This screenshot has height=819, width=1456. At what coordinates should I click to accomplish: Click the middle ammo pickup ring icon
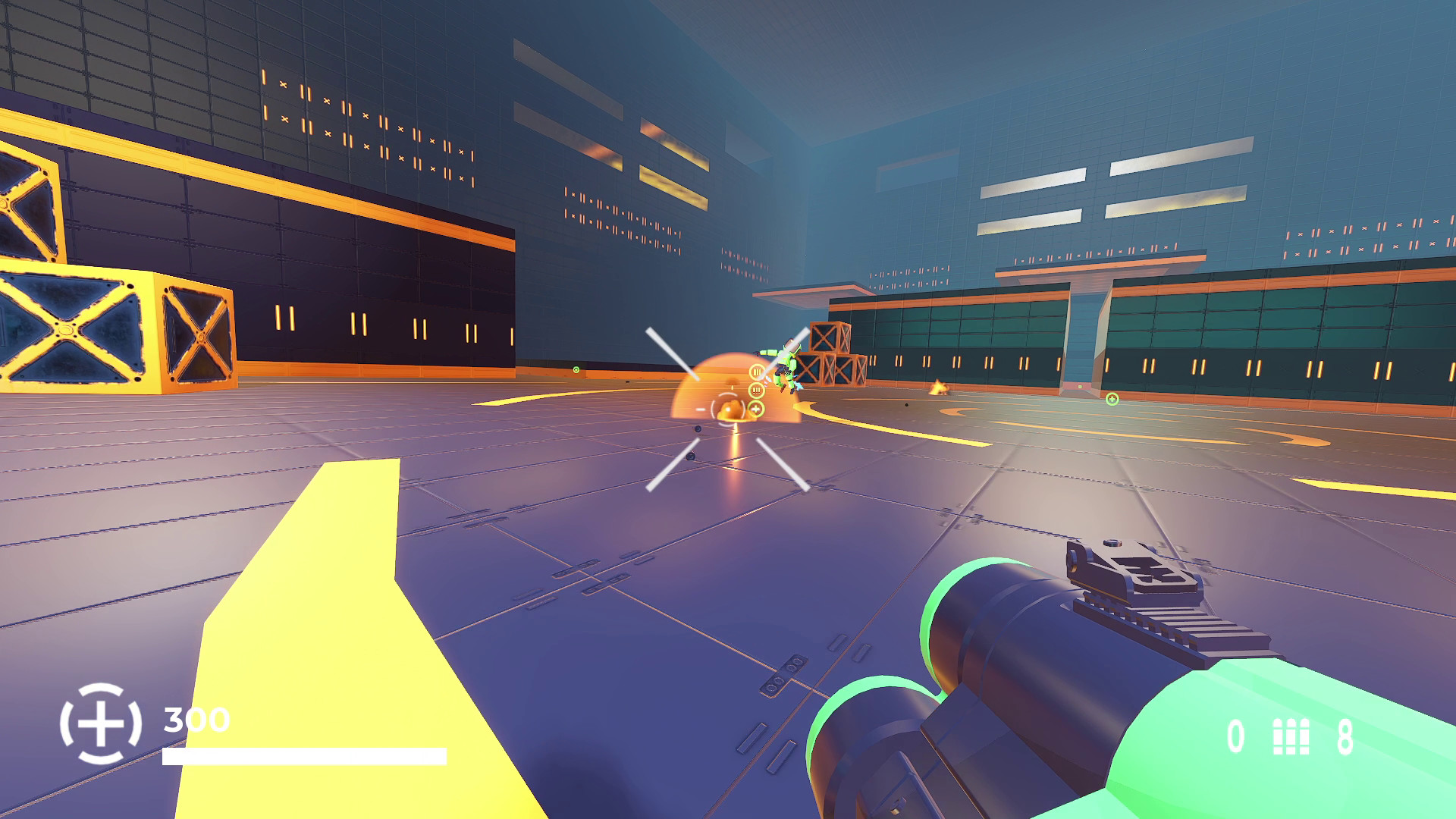tap(756, 389)
